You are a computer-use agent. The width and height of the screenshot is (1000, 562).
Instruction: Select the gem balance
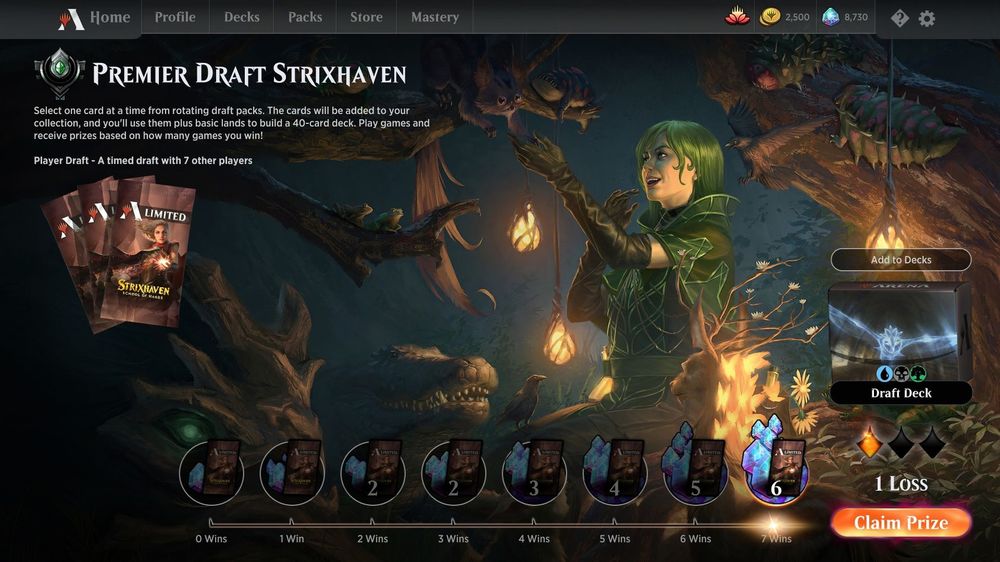pyautogui.click(x=845, y=17)
